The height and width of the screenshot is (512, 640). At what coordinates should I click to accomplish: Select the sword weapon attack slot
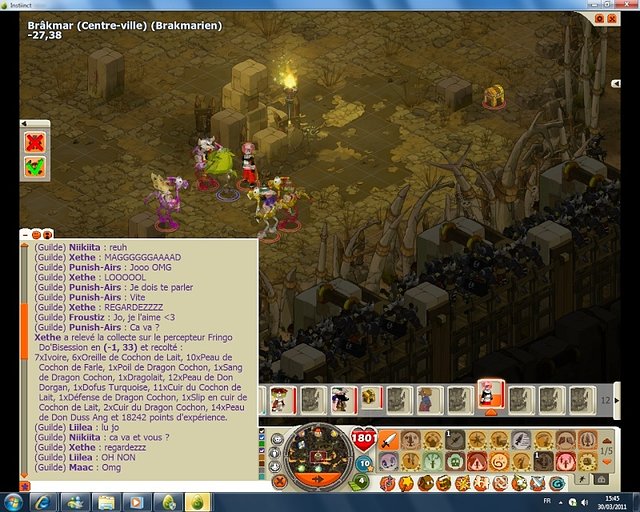click(391, 440)
